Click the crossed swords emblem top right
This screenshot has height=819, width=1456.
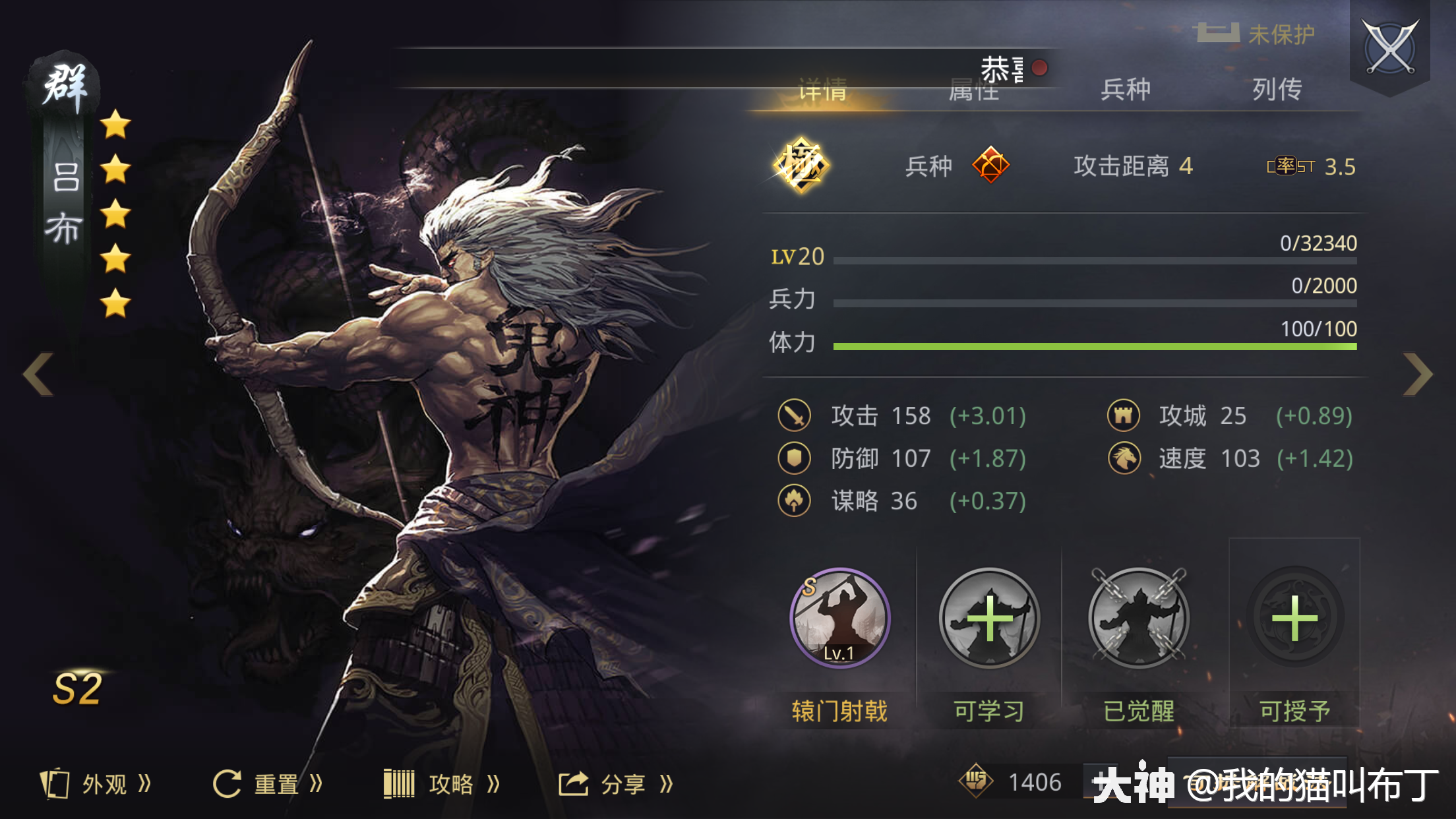tap(1390, 47)
